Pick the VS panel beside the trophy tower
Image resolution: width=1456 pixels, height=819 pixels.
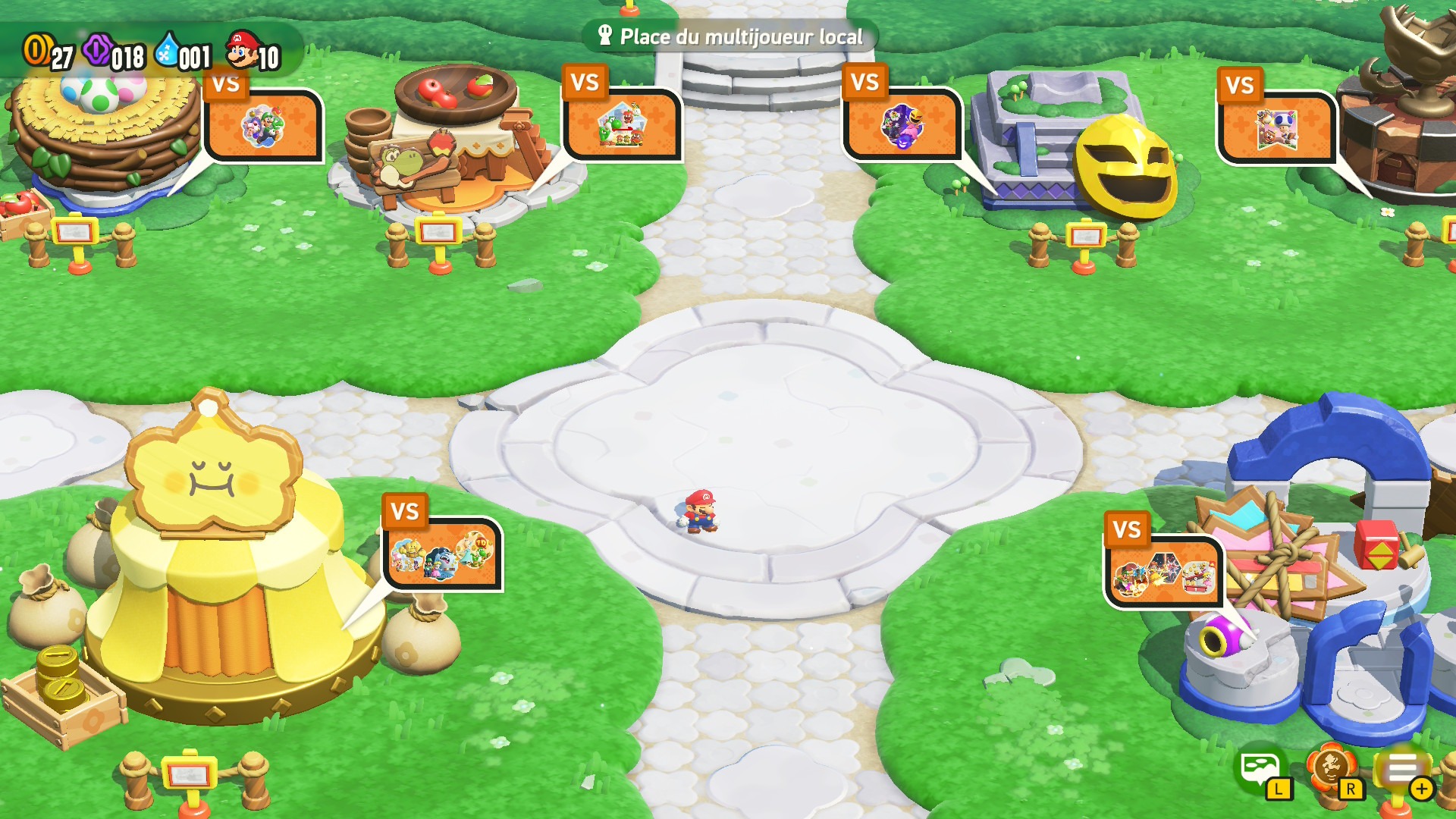pyautogui.click(x=1276, y=127)
